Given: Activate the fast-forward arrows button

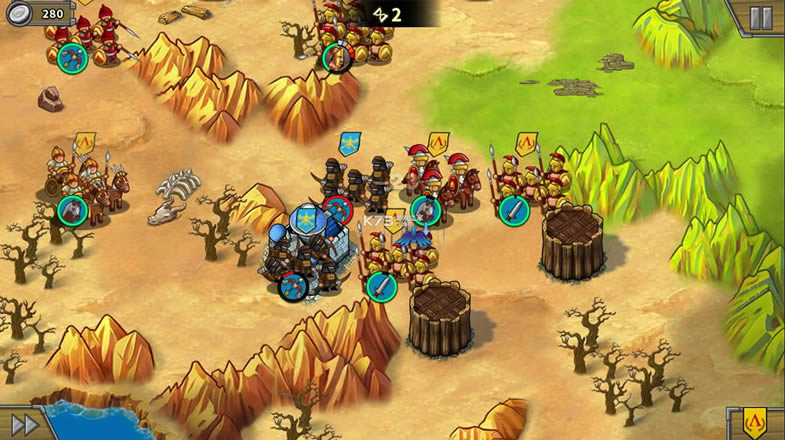Looking at the screenshot, I should tap(24, 424).
